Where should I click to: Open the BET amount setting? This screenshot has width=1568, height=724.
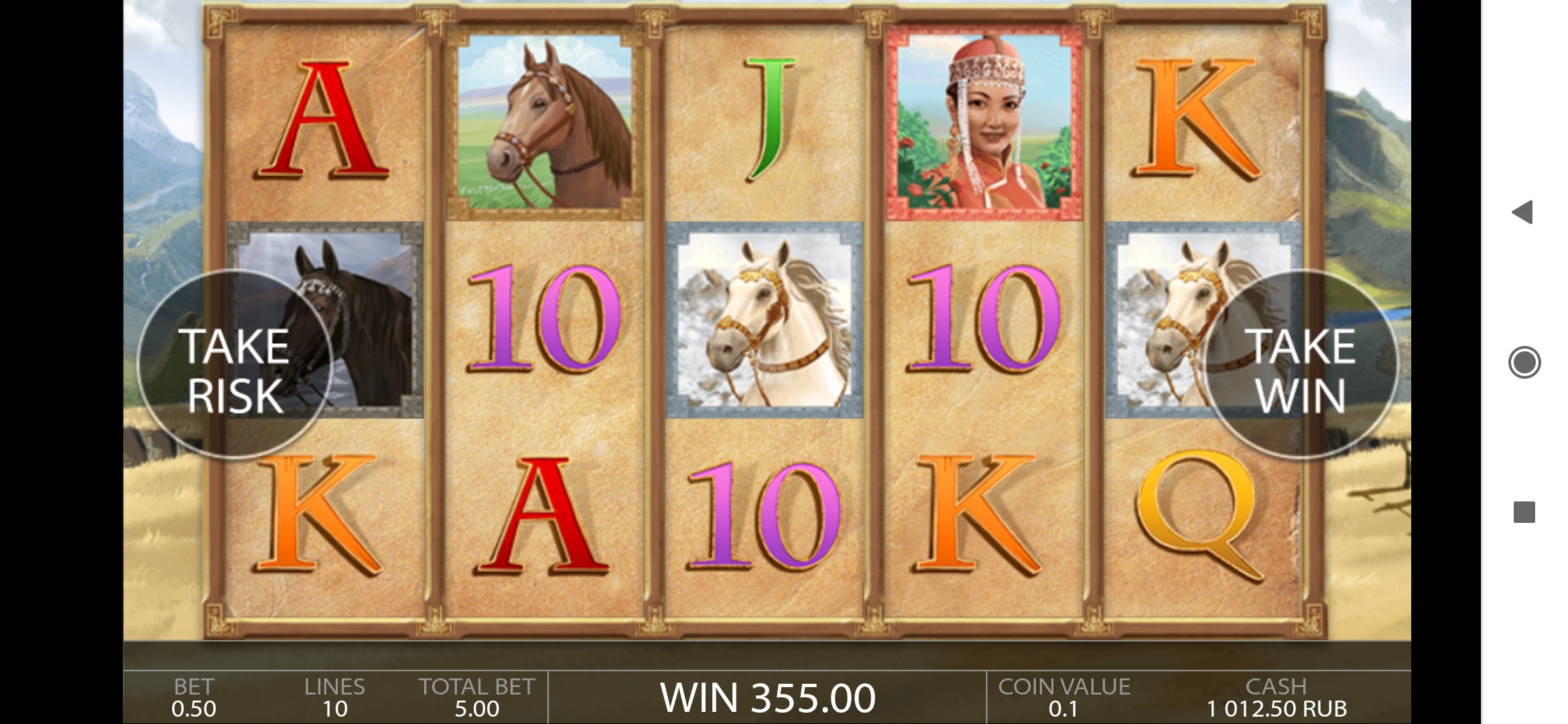194,698
